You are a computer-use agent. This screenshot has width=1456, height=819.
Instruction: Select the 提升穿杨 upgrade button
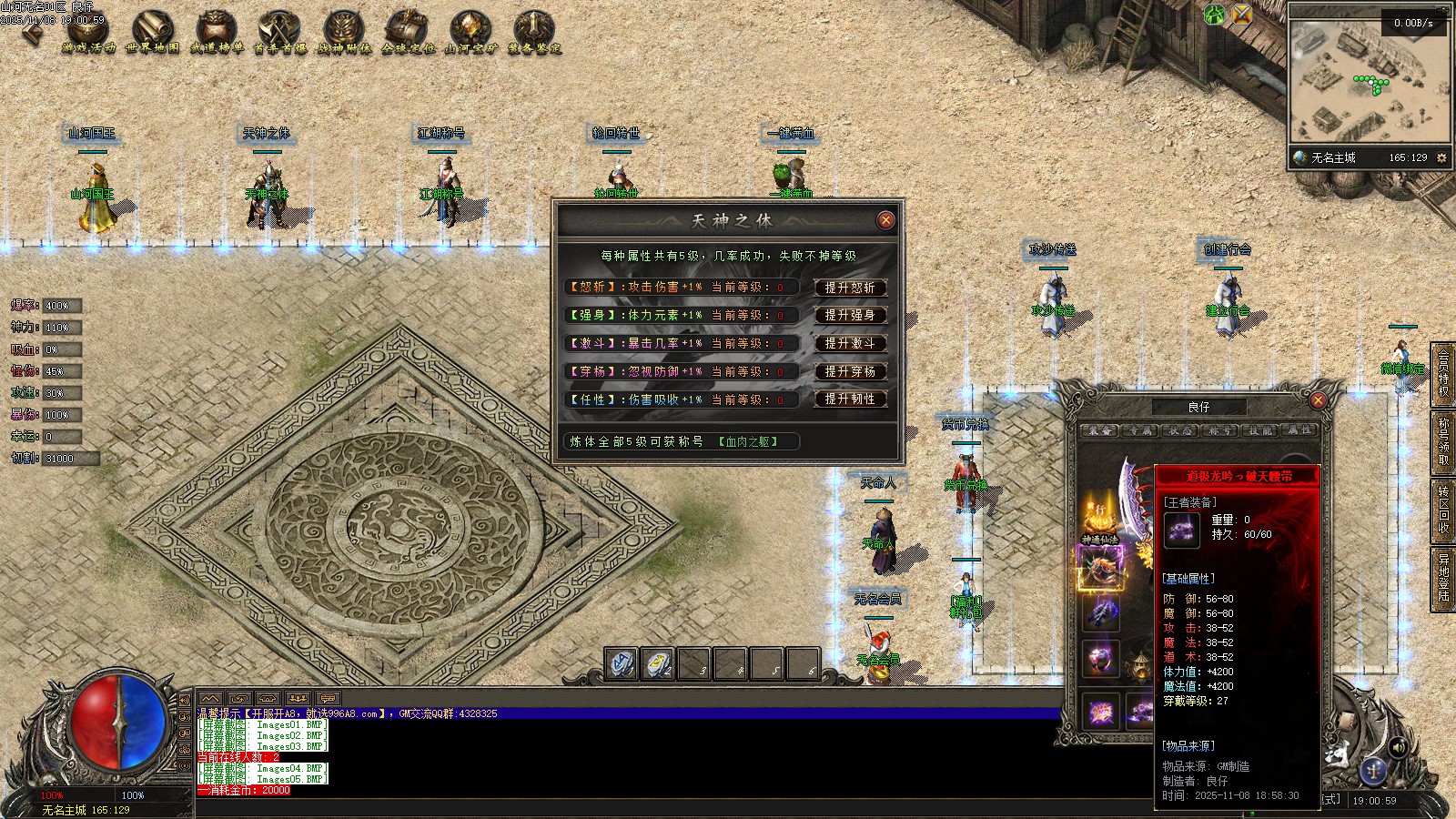[849, 372]
